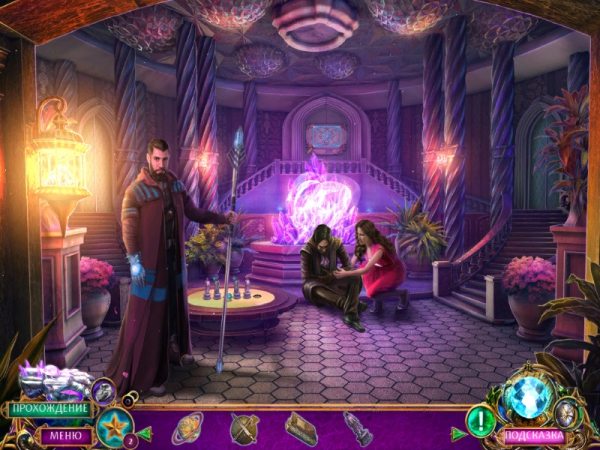The height and width of the screenshot is (450, 600).
Task: Click the gold star collectibles badge
Action: pos(115,425)
